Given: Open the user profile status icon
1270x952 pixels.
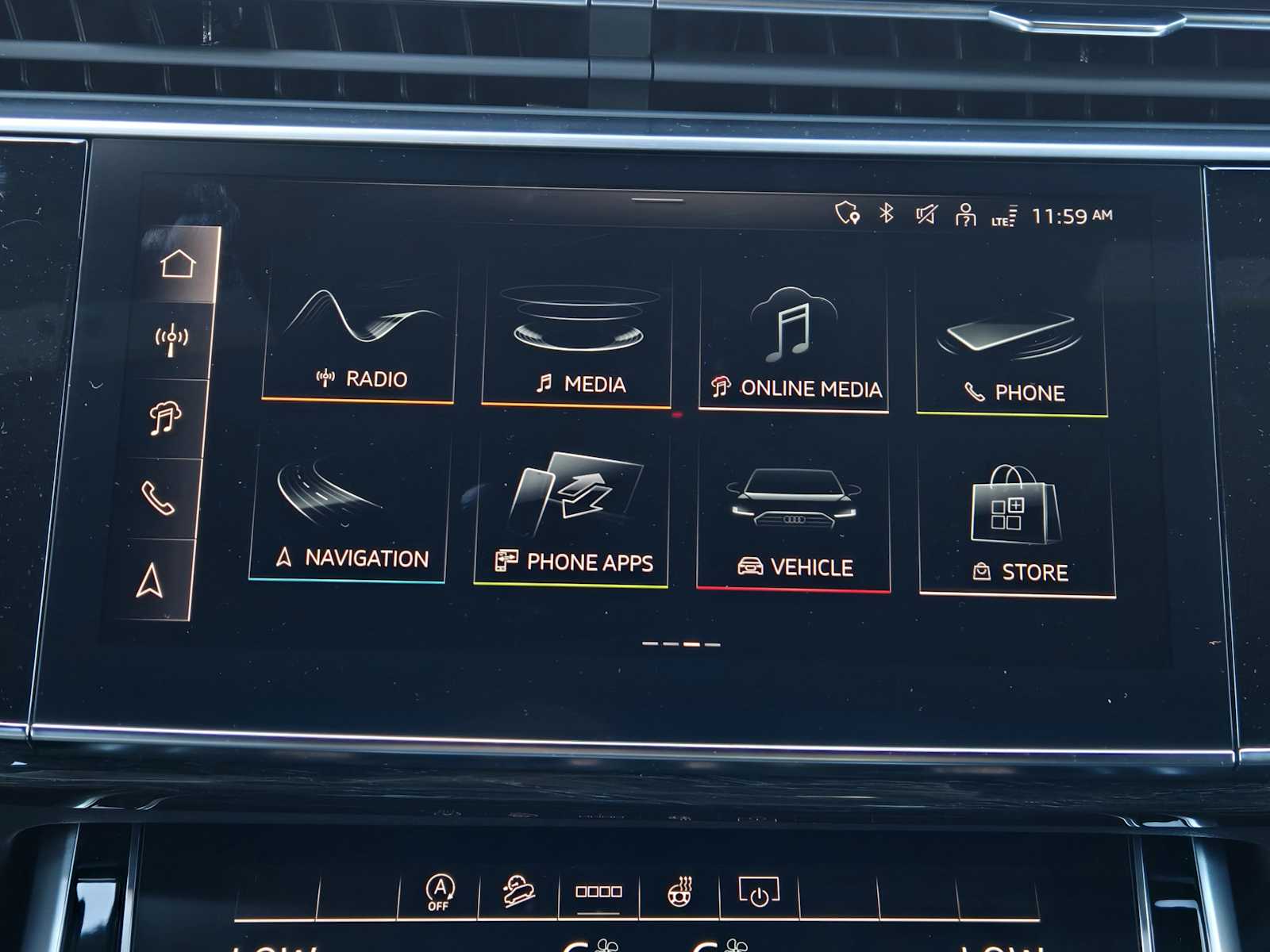Looking at the screenshot, I should pyautogui.click(x=965, y=215).
